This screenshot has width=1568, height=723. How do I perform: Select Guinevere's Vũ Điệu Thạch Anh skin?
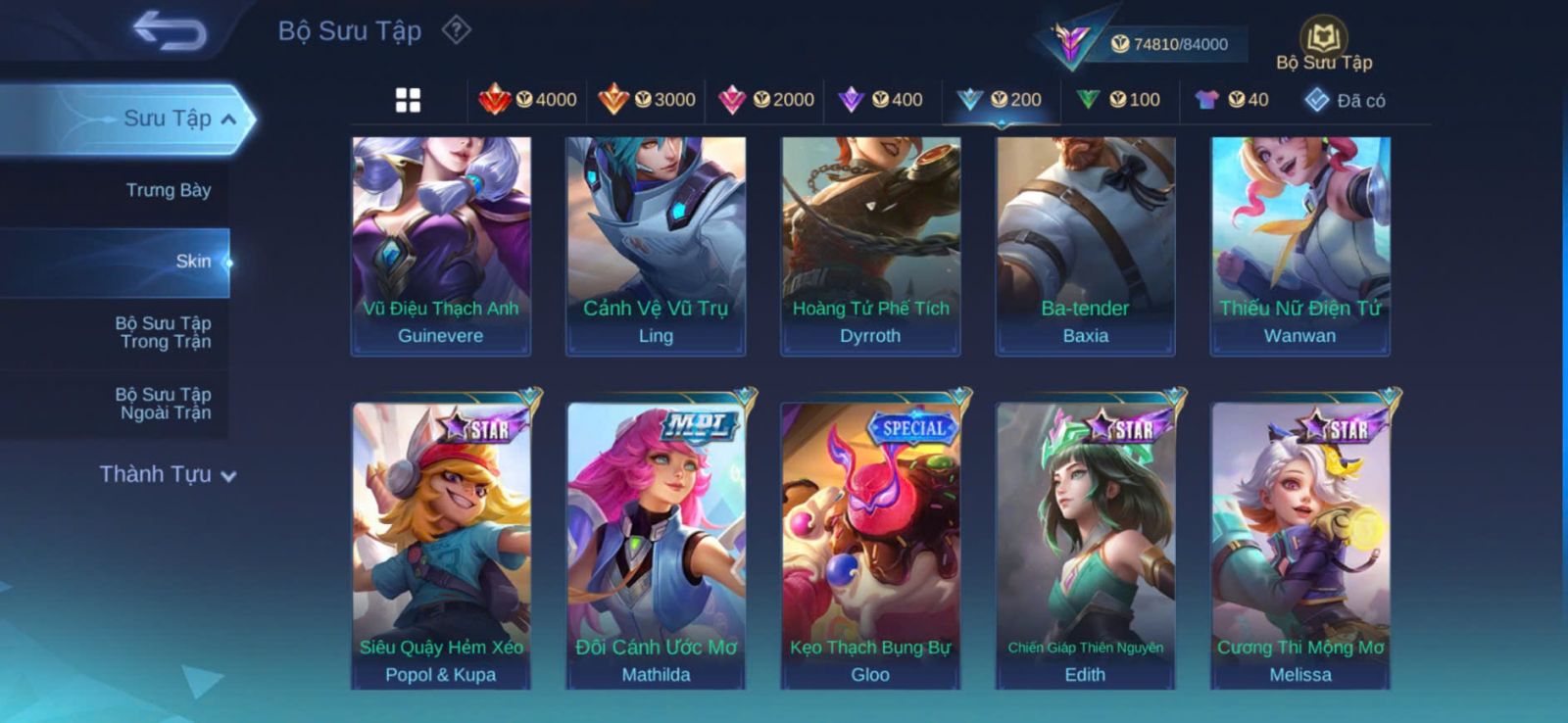[x=441, y=245]
